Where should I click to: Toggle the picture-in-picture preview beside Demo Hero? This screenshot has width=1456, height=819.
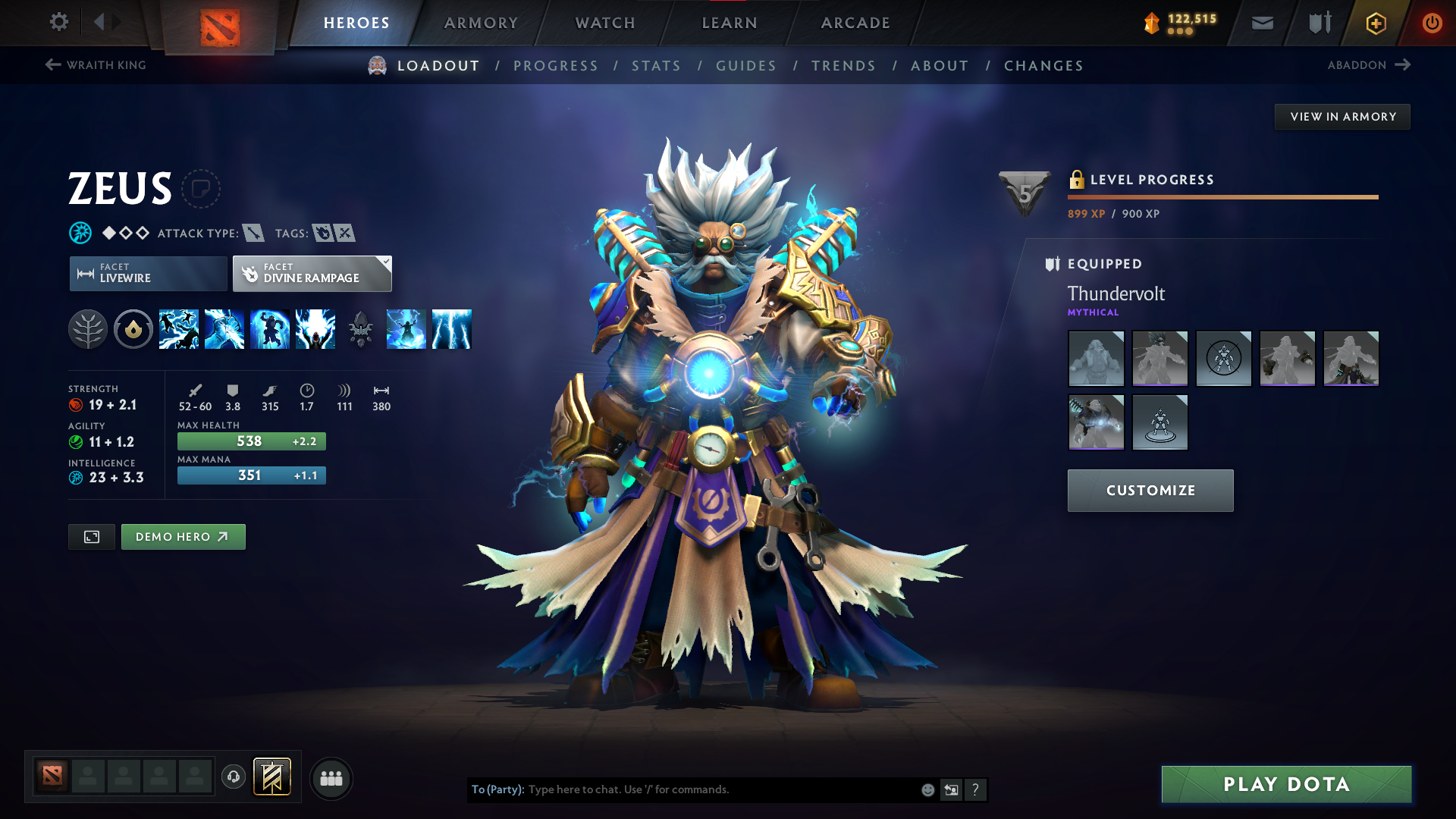pyautogui.click(x=91, y=536)
